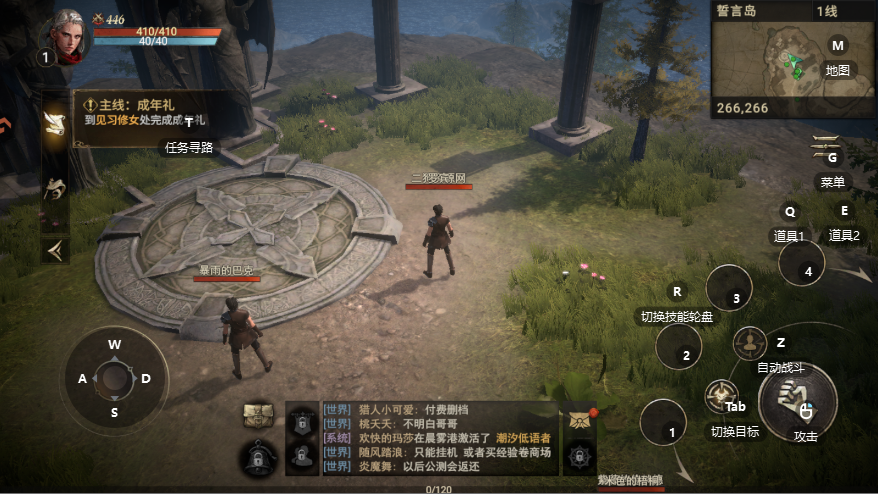The width and height of the screenshot is (878, 494).
Task: Click the locked bell icon
Action: [259, 457]
